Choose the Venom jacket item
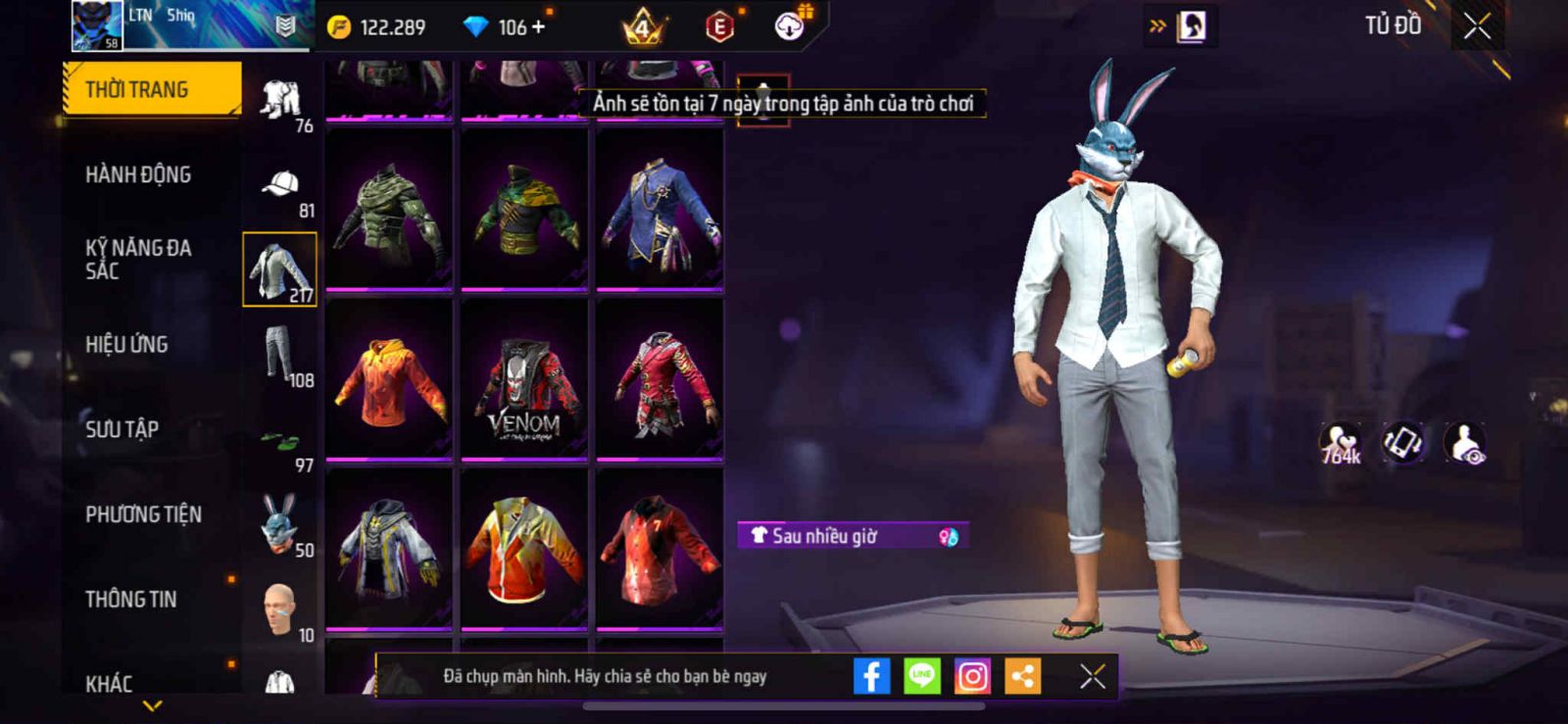Screen dimensions: 1568x724 [x=524, y=379]
